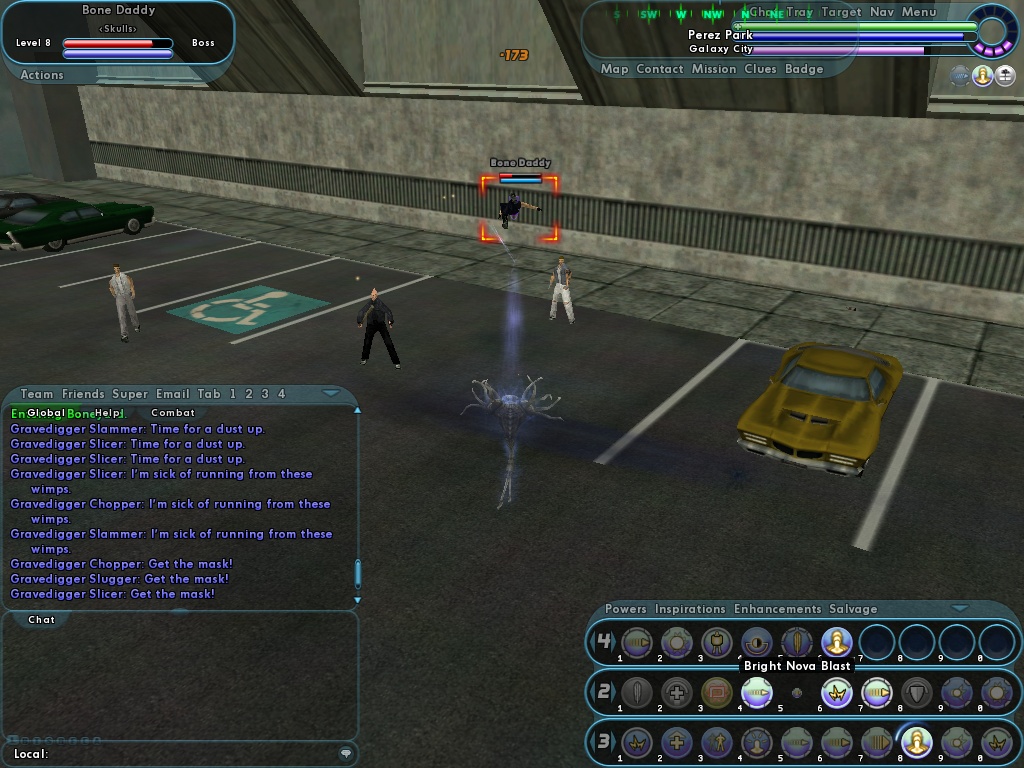
Task: Switch to the Global chat tab
Action: coord(46,413)
